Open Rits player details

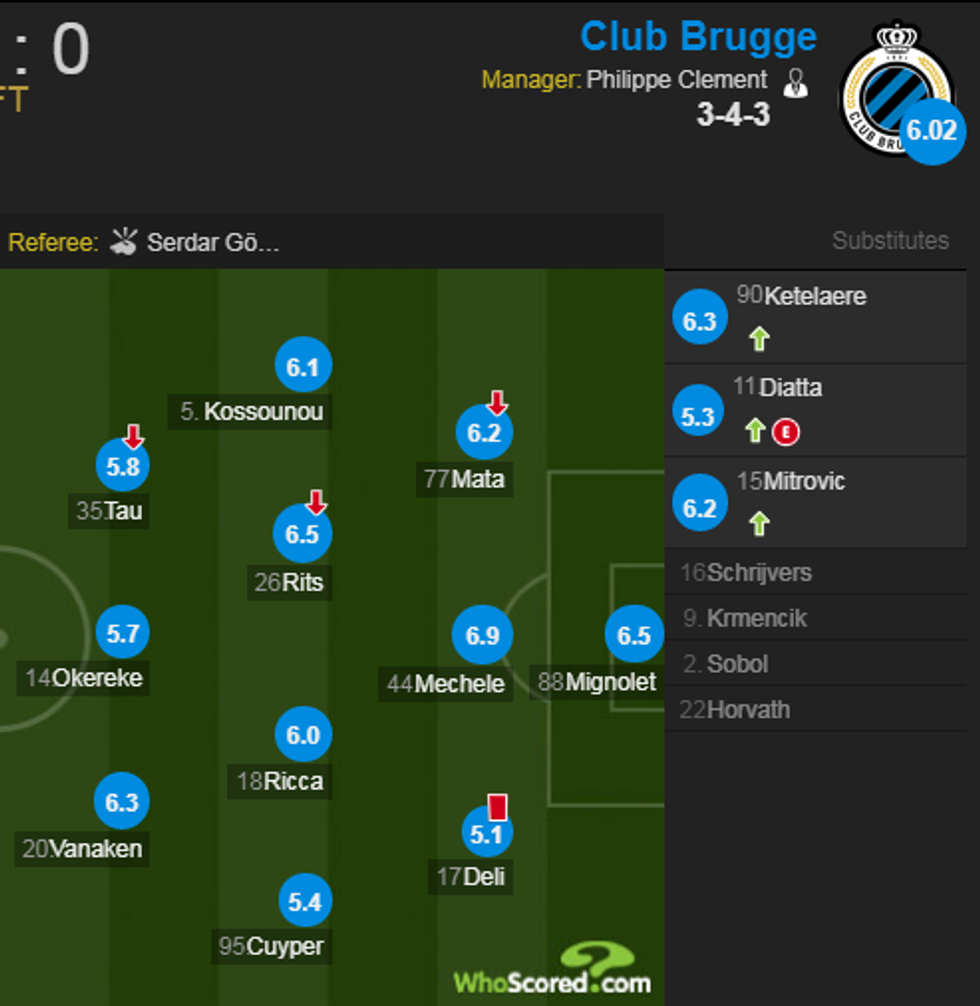coord(301,534)
